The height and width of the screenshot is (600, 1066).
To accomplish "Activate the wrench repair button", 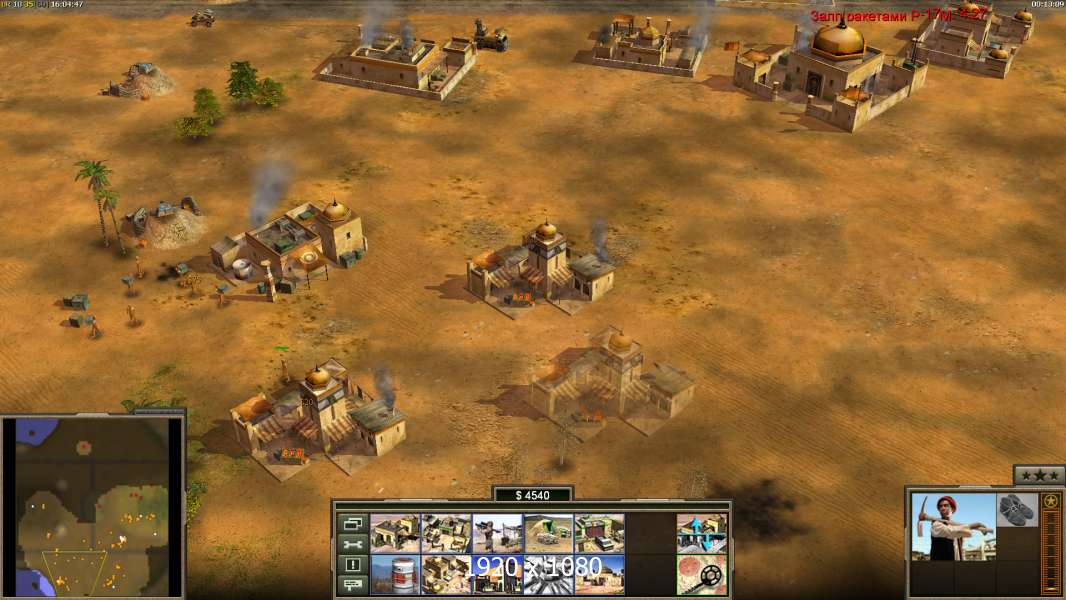I will click(x=352, y=544).
